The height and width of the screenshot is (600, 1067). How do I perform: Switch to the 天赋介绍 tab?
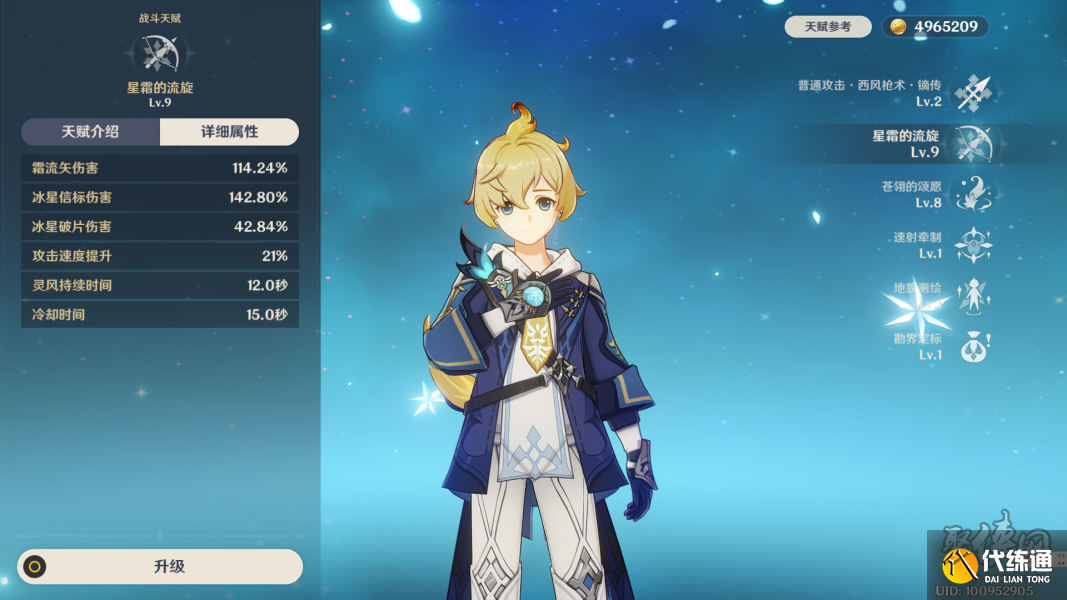coord(90,132)
